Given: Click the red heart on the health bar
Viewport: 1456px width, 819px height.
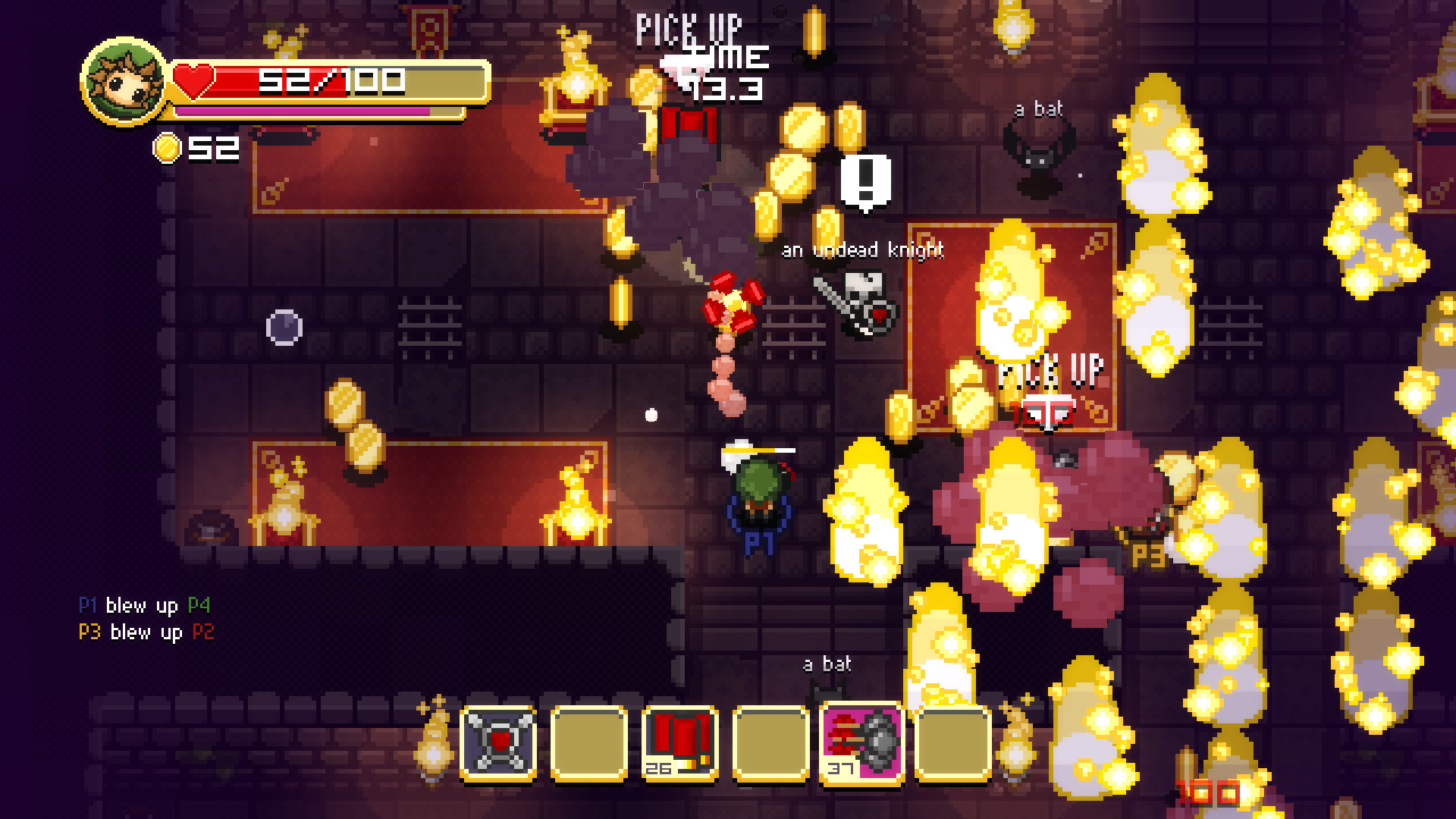Looking at the screenshot, I should click(x=196, y=79).
